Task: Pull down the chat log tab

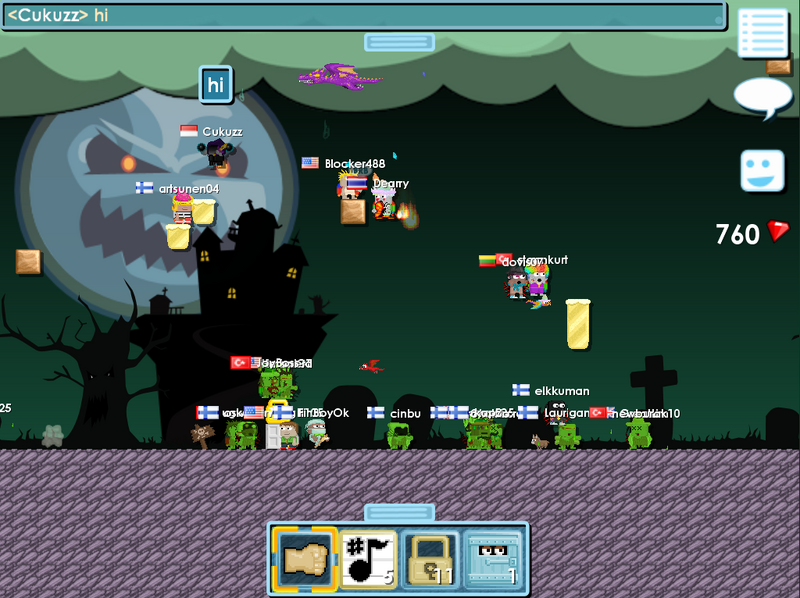Action: click(x=399, y=42)
